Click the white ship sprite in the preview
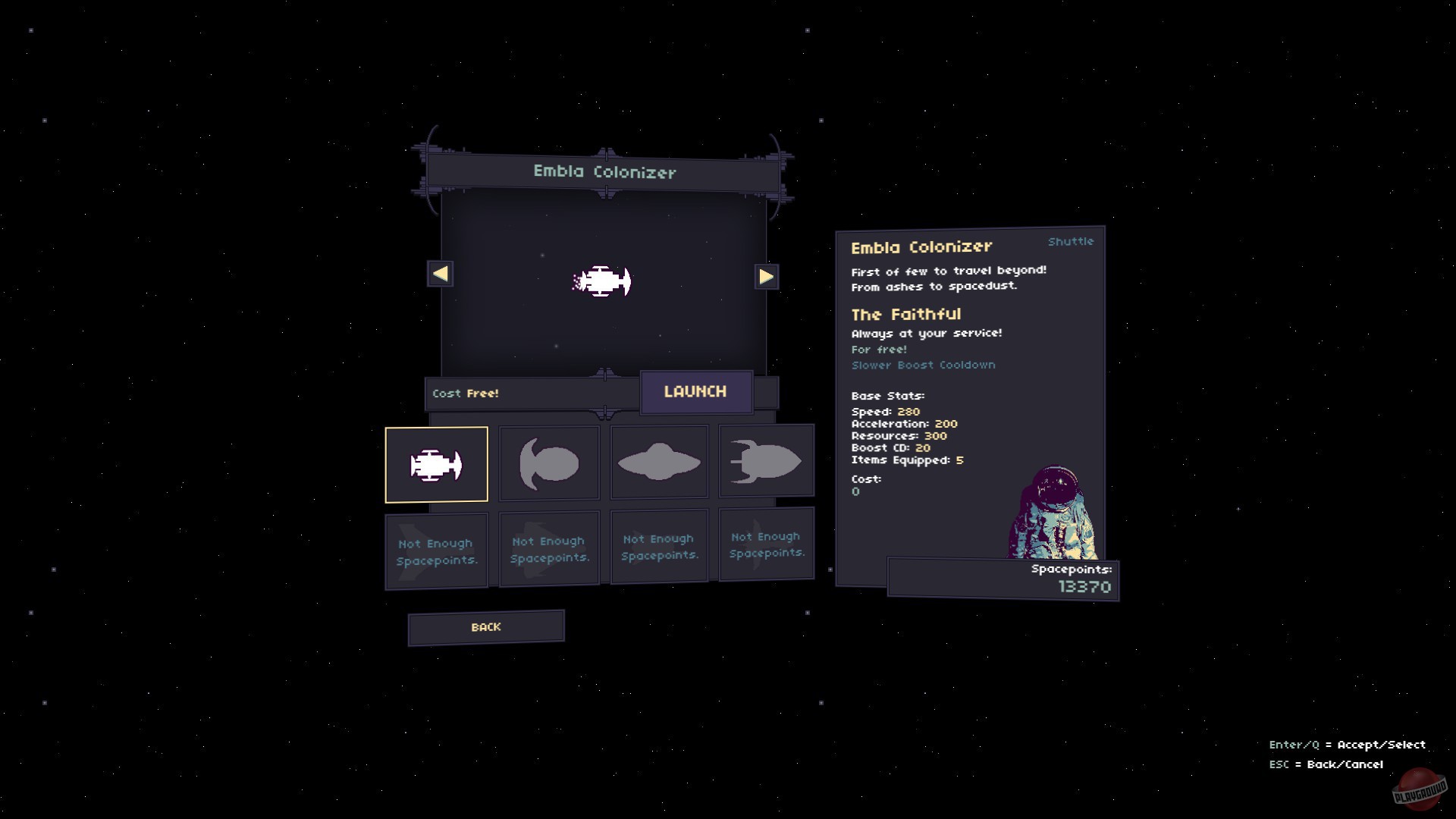Viewport: 1456px width, 819px height. click(603, 281)
